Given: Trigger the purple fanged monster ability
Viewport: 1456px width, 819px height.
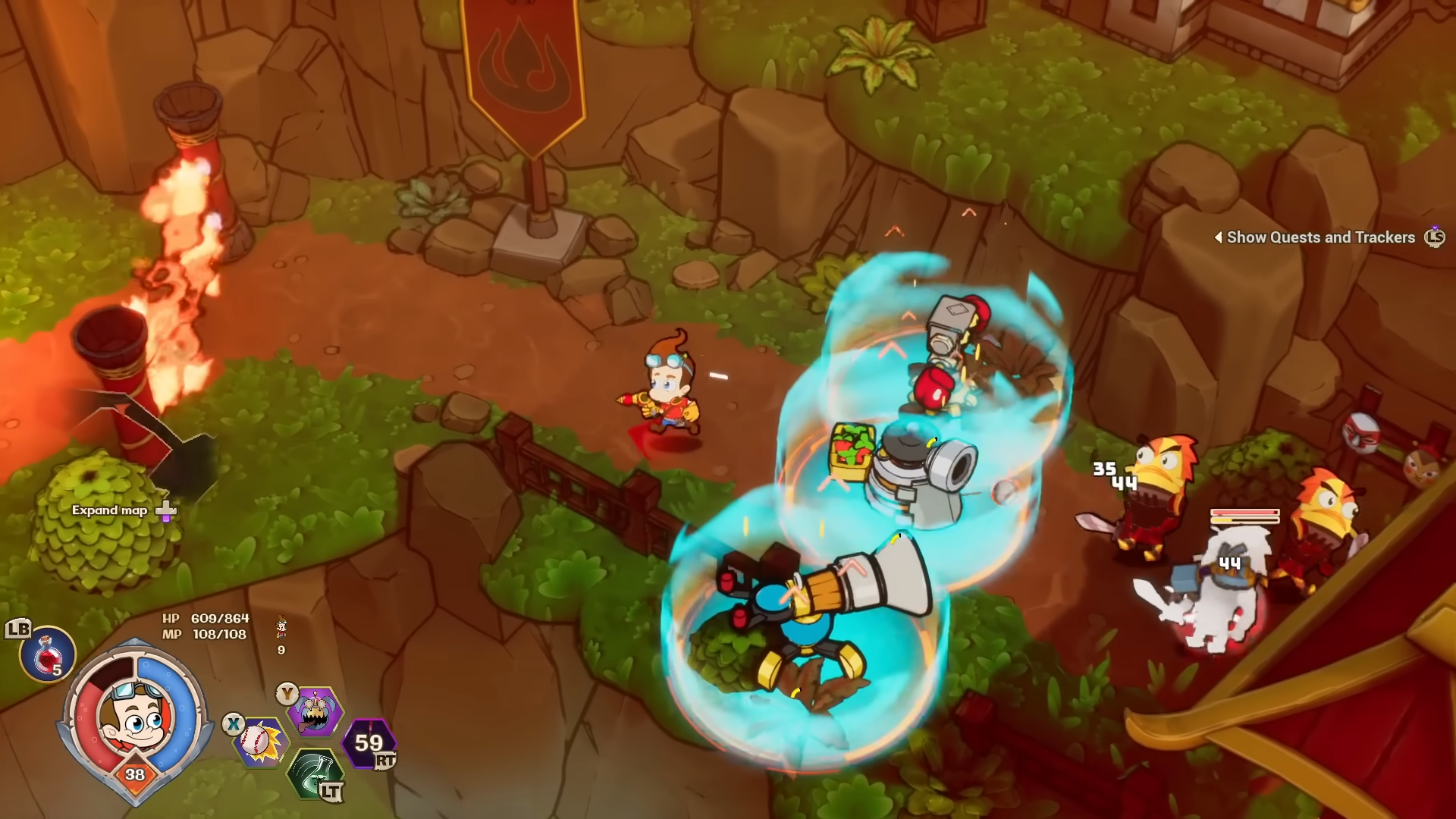Looking at the screenshot, I should (x=315, y=711).
